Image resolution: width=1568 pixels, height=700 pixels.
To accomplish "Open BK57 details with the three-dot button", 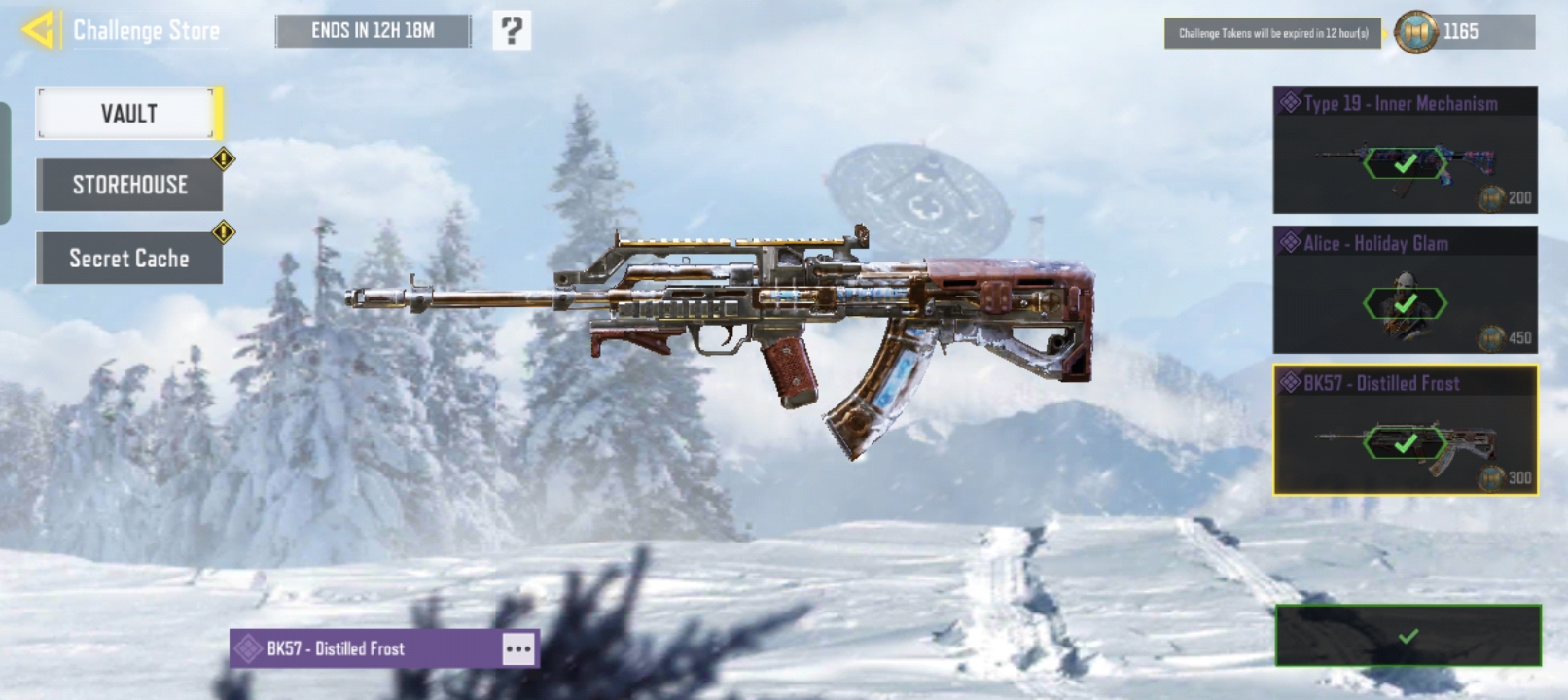I will (518, 648).
